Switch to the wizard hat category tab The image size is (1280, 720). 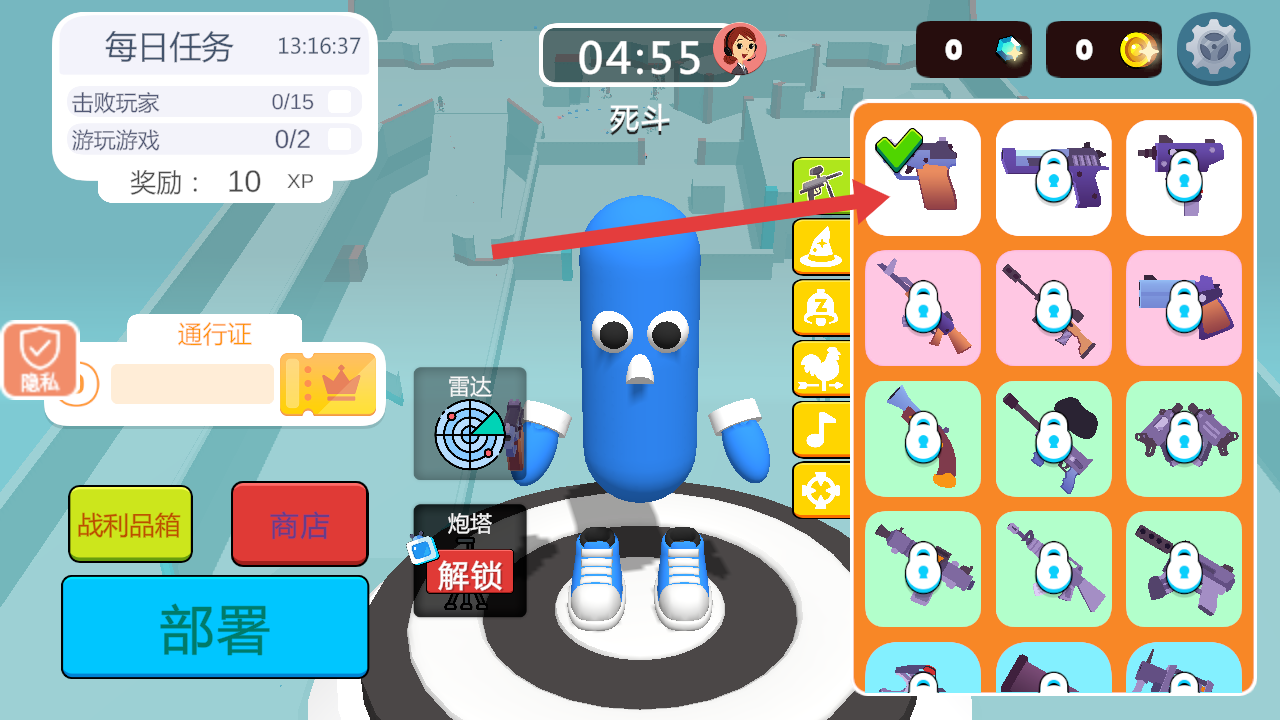820,246
